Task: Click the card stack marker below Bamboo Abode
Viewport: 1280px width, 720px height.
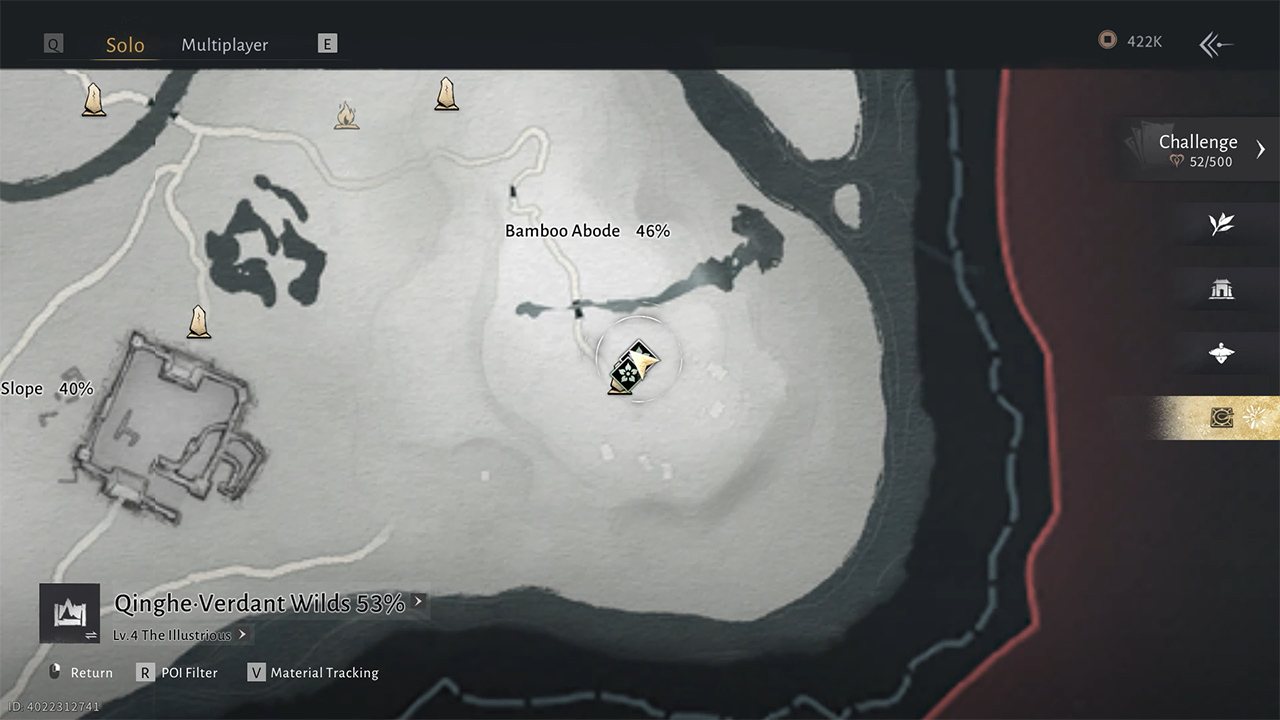Action: pyautogui.click(x=630, y=368)
